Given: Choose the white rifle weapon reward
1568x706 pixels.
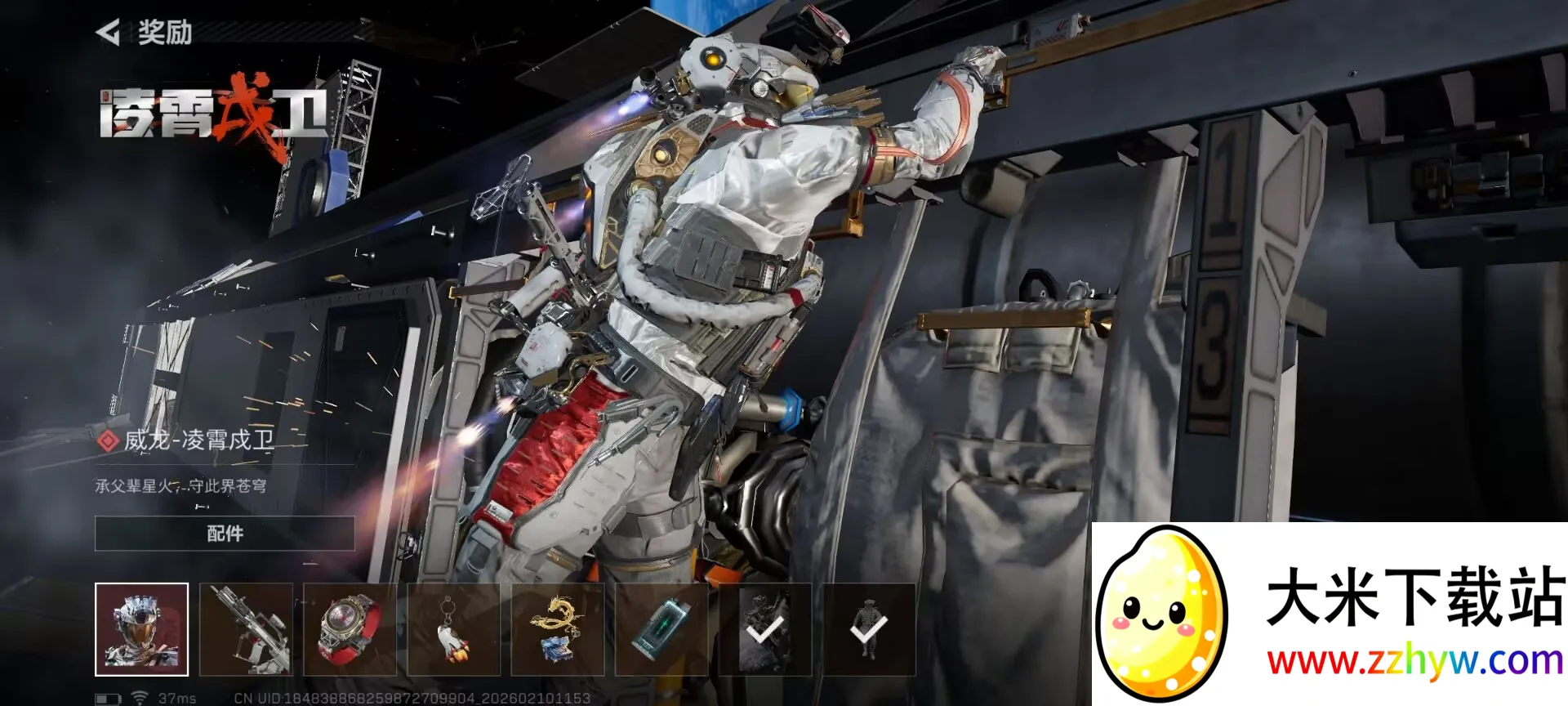Looking at the screenshot, I should point(246,629).
